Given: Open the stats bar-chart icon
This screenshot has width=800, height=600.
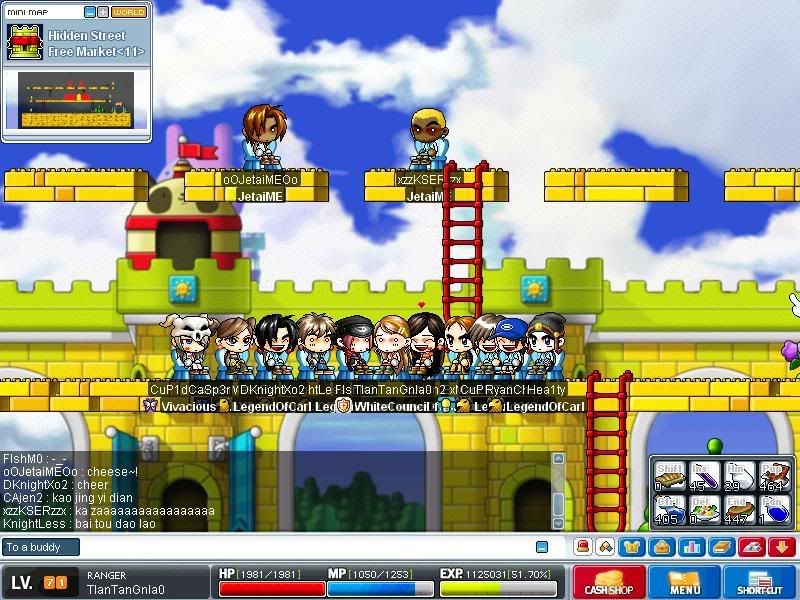Looking at the screenshot, I should point(688,547).
